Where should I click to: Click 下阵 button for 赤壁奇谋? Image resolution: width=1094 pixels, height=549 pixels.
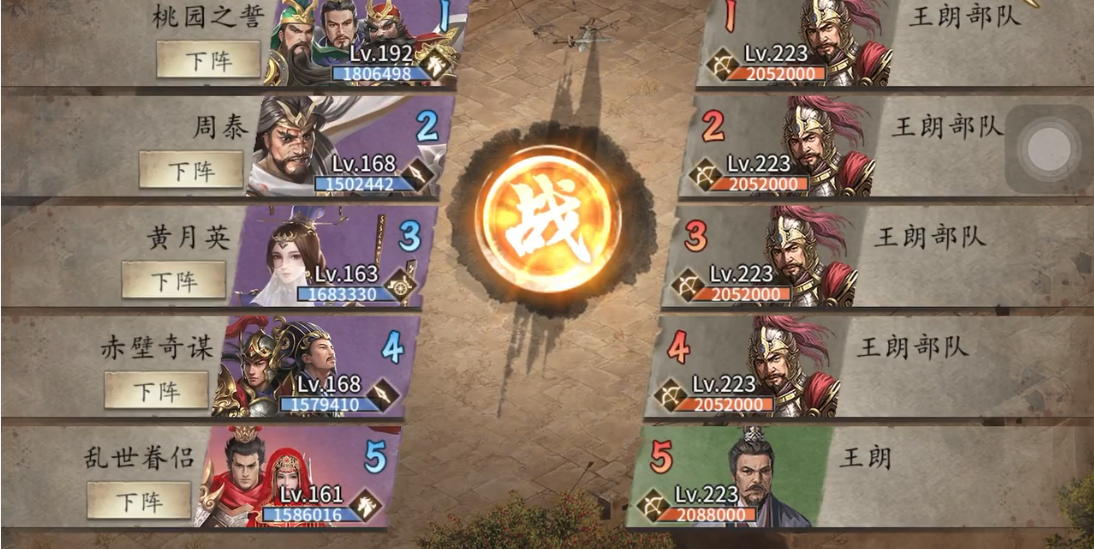point(157,390)
